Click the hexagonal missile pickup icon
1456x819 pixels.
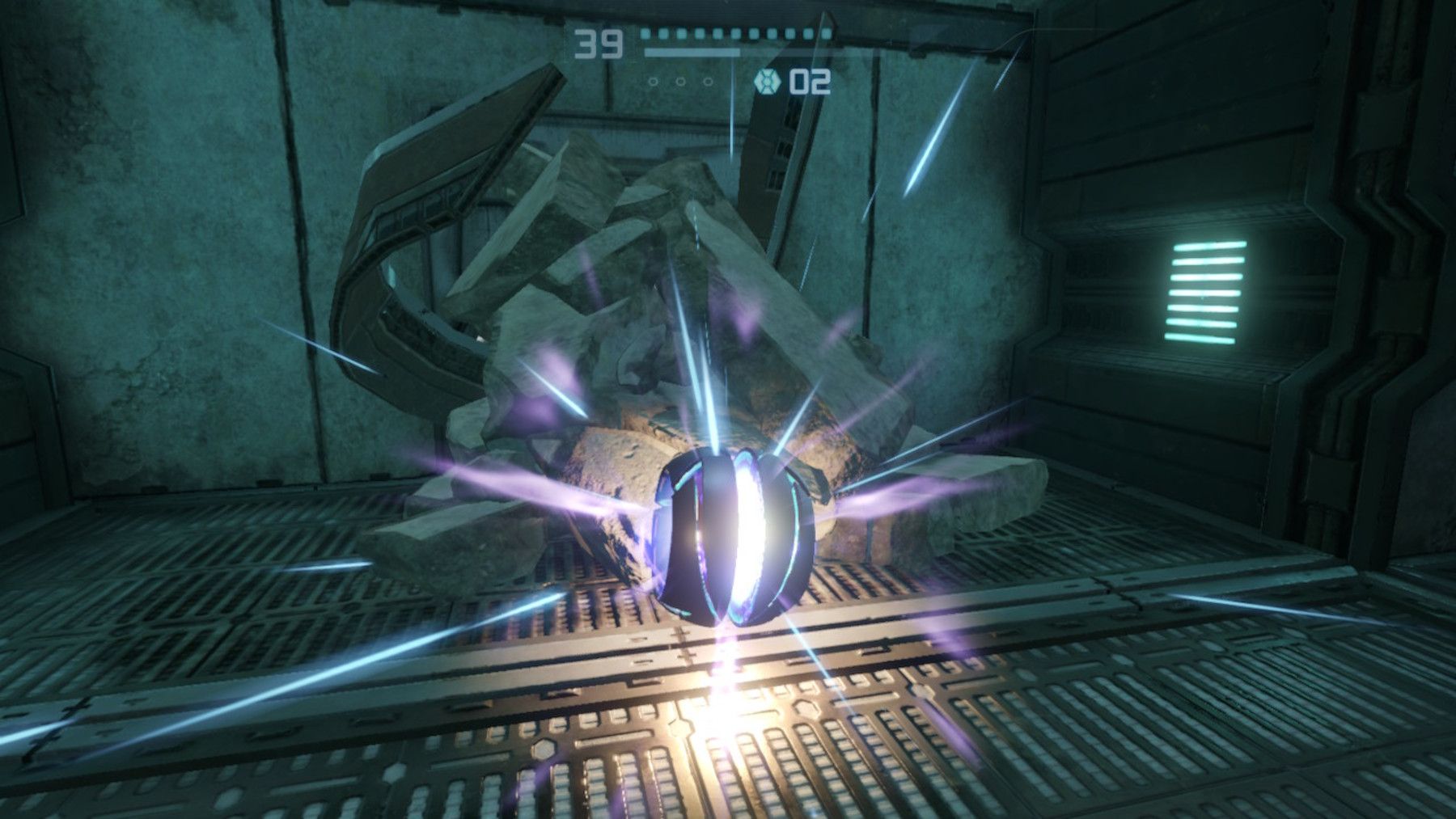(767, 81)
